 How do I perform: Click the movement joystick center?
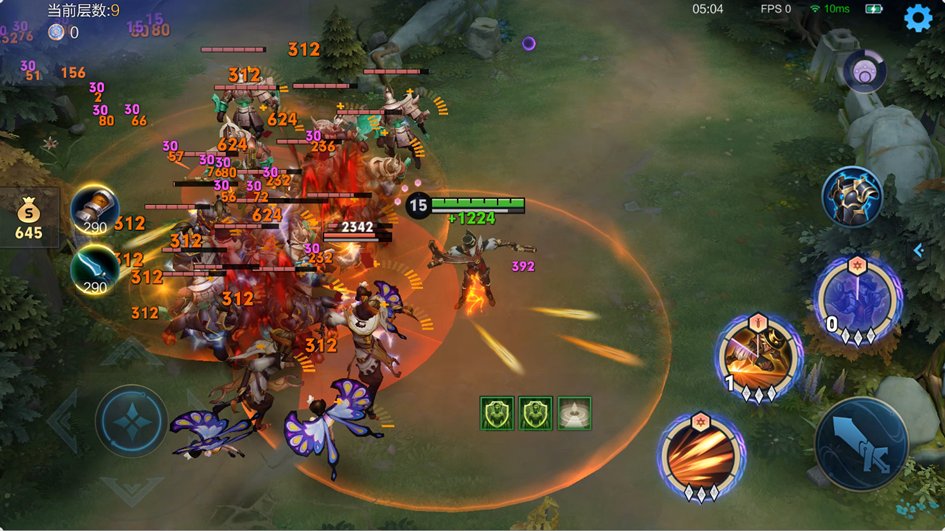pyautogui.click(x=131, y=421)
